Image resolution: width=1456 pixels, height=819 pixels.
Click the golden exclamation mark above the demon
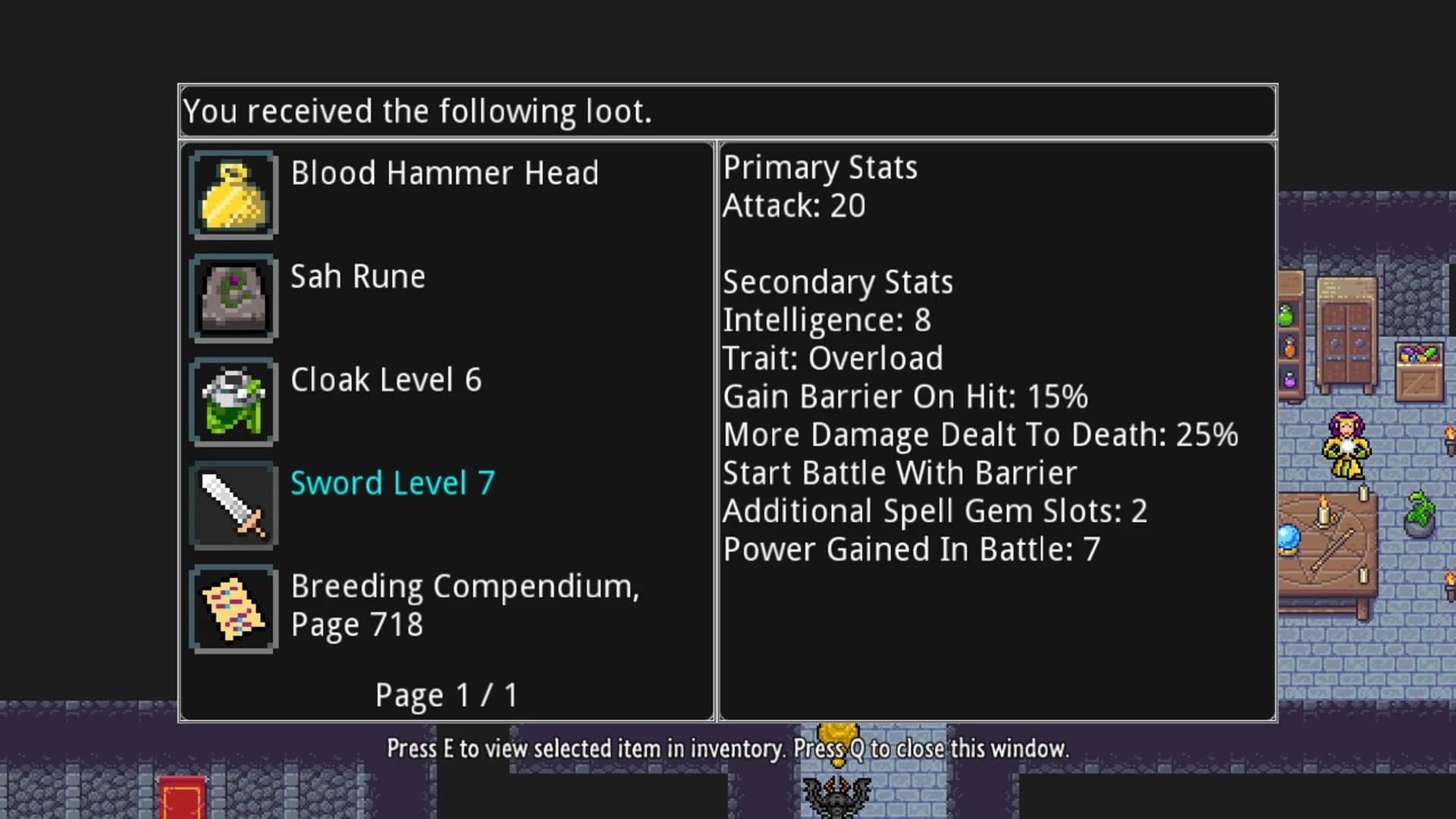coord(837,739)
